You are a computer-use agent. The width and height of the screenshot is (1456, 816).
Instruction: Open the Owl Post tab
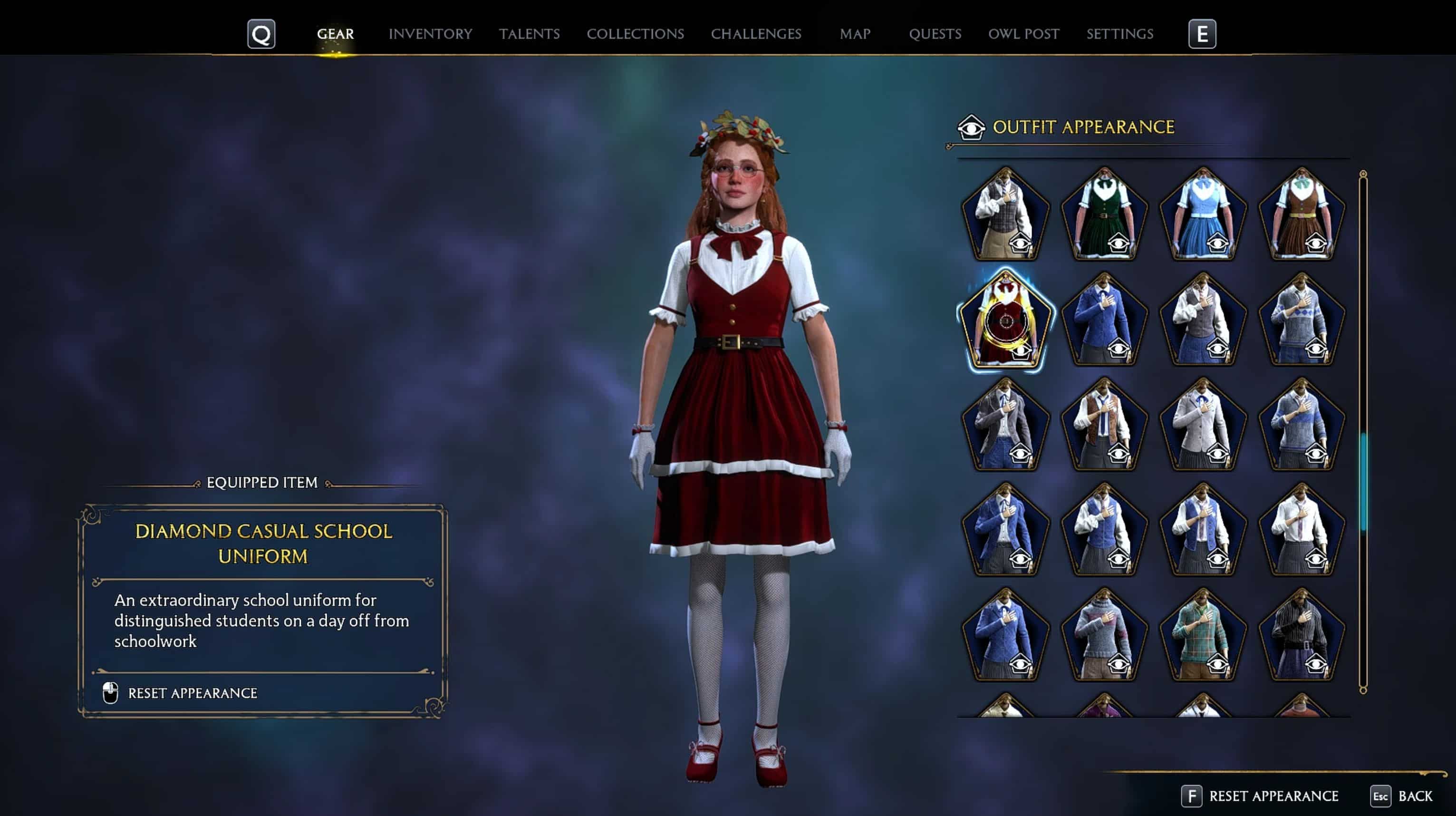click(1023, 34)
